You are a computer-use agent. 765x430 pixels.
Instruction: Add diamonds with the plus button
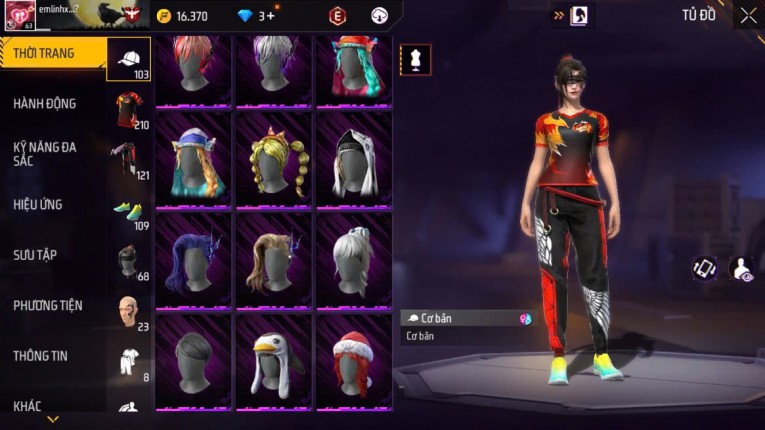pyautogui.click(x=270, y=16)
